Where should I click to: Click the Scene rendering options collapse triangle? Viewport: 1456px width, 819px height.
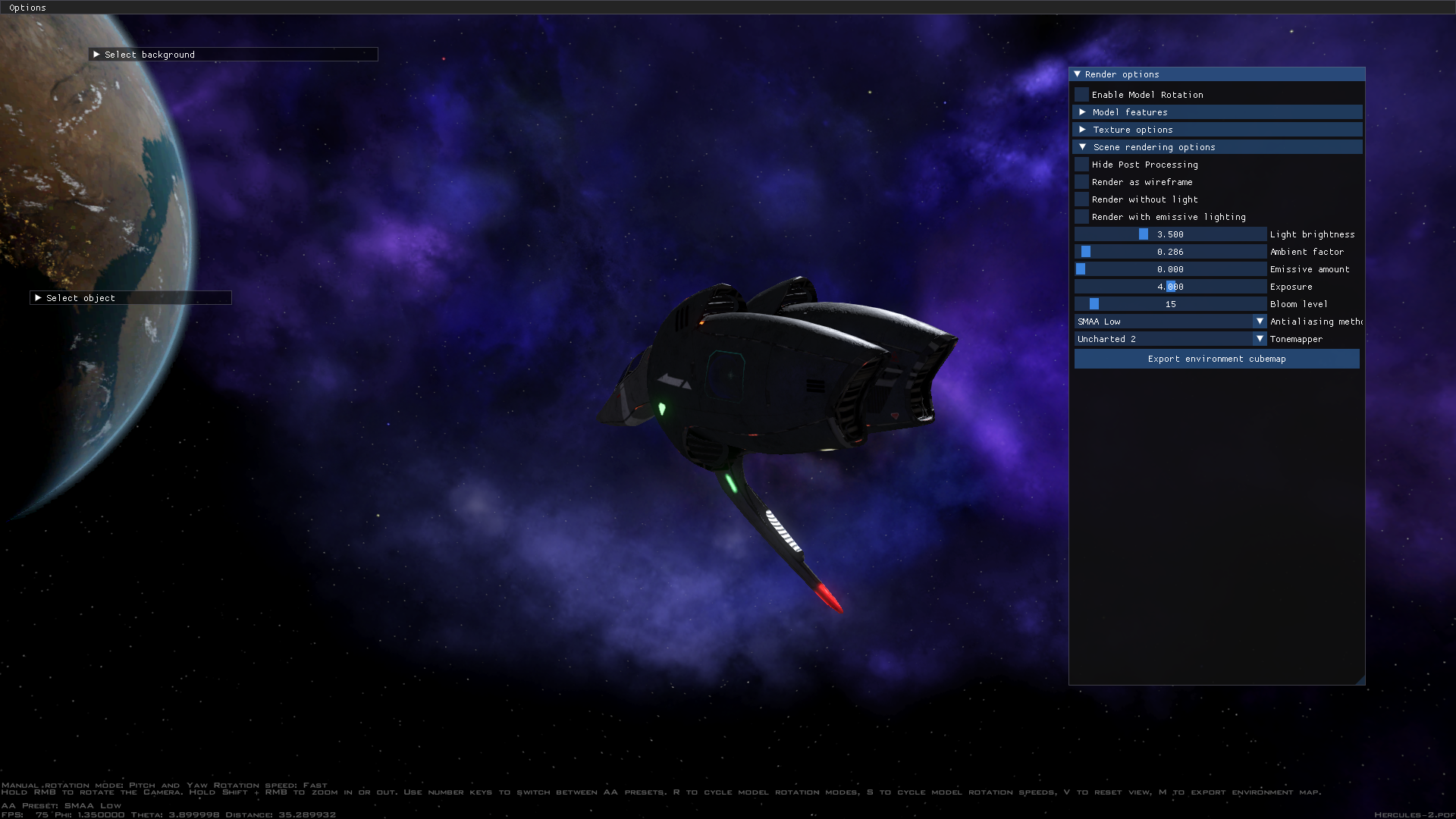coord(1084,146)
